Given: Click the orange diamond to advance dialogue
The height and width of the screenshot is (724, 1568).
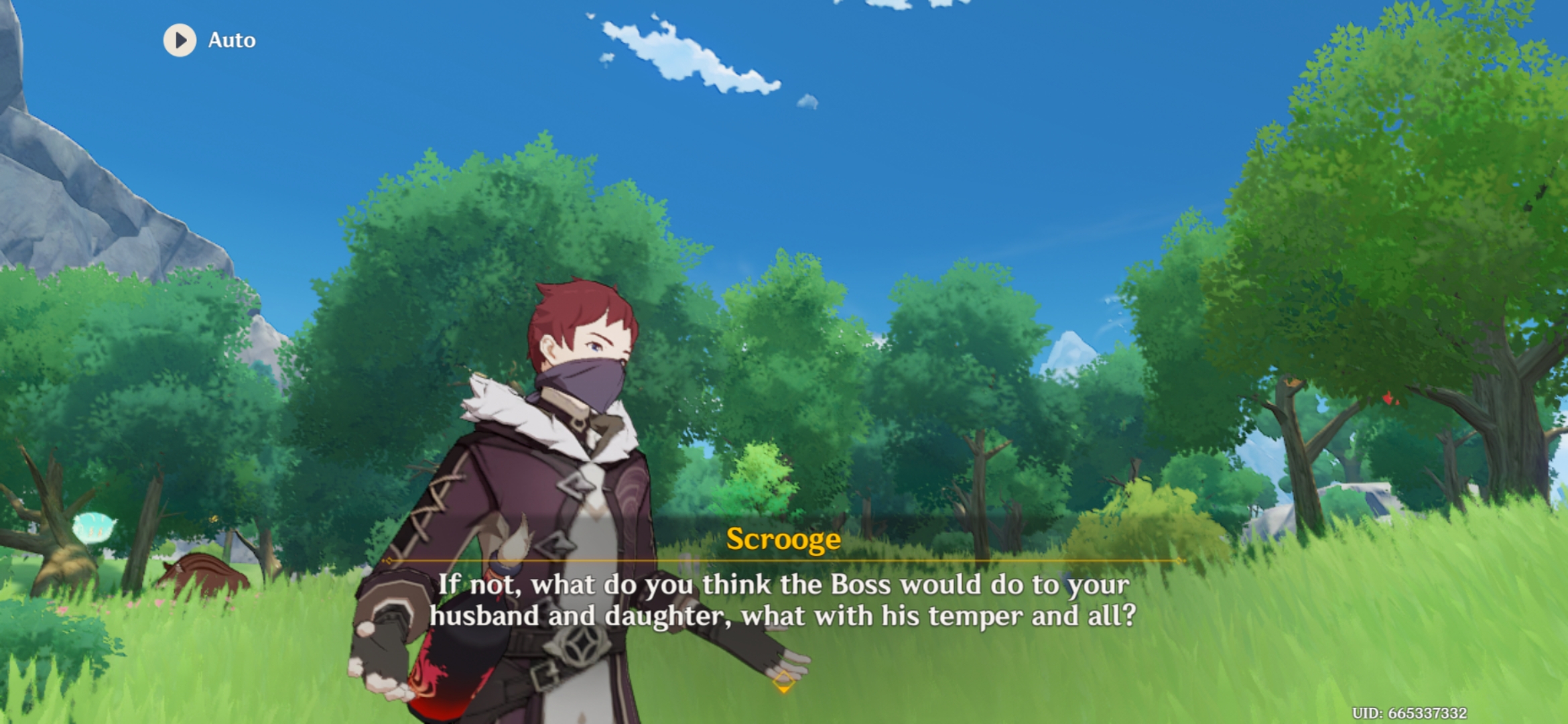Looking at the screenshot, I should 783,683.
